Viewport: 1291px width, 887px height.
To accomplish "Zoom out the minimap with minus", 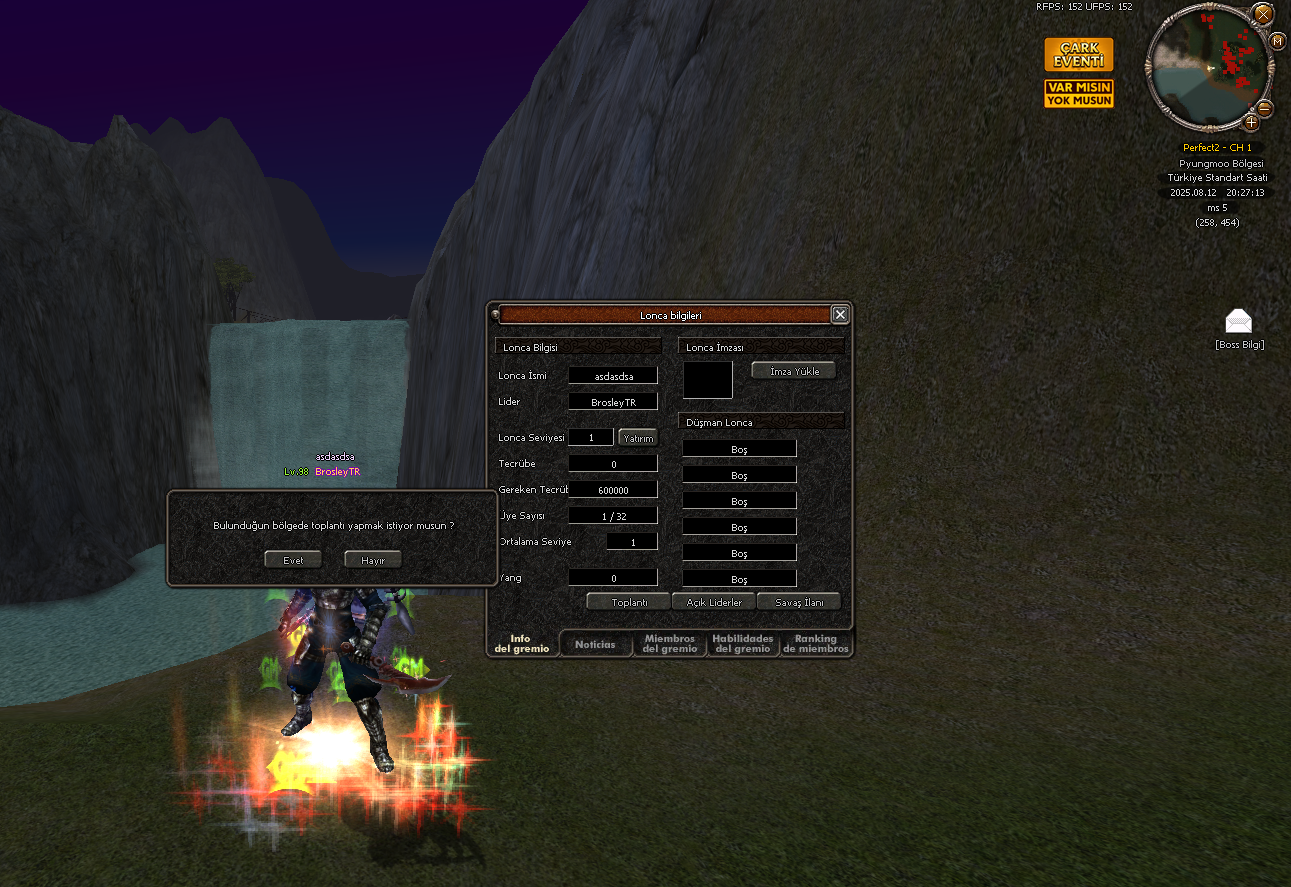I will [1264, 108].
